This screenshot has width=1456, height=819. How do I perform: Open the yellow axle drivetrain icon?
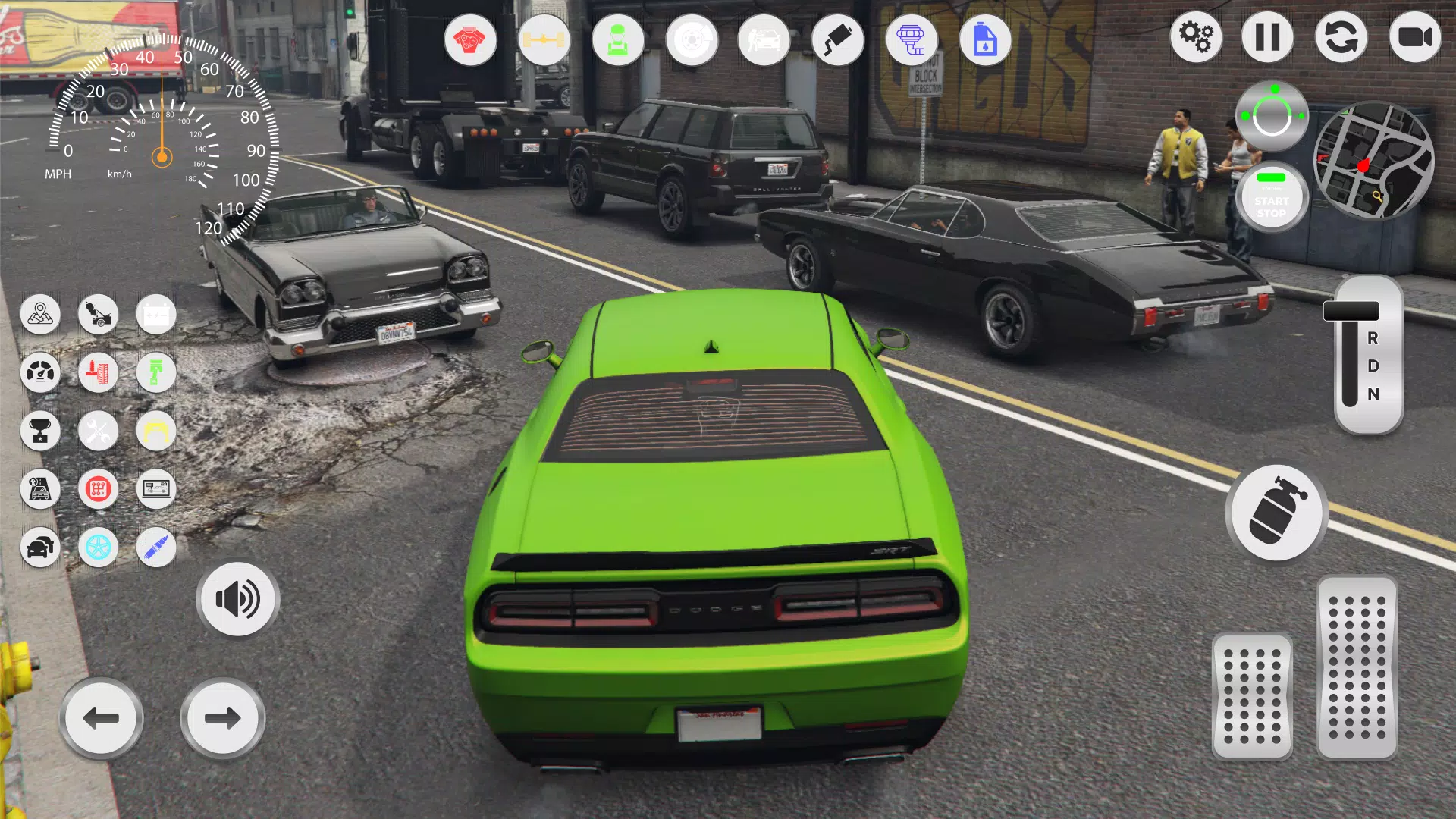(x=544, y=39)
